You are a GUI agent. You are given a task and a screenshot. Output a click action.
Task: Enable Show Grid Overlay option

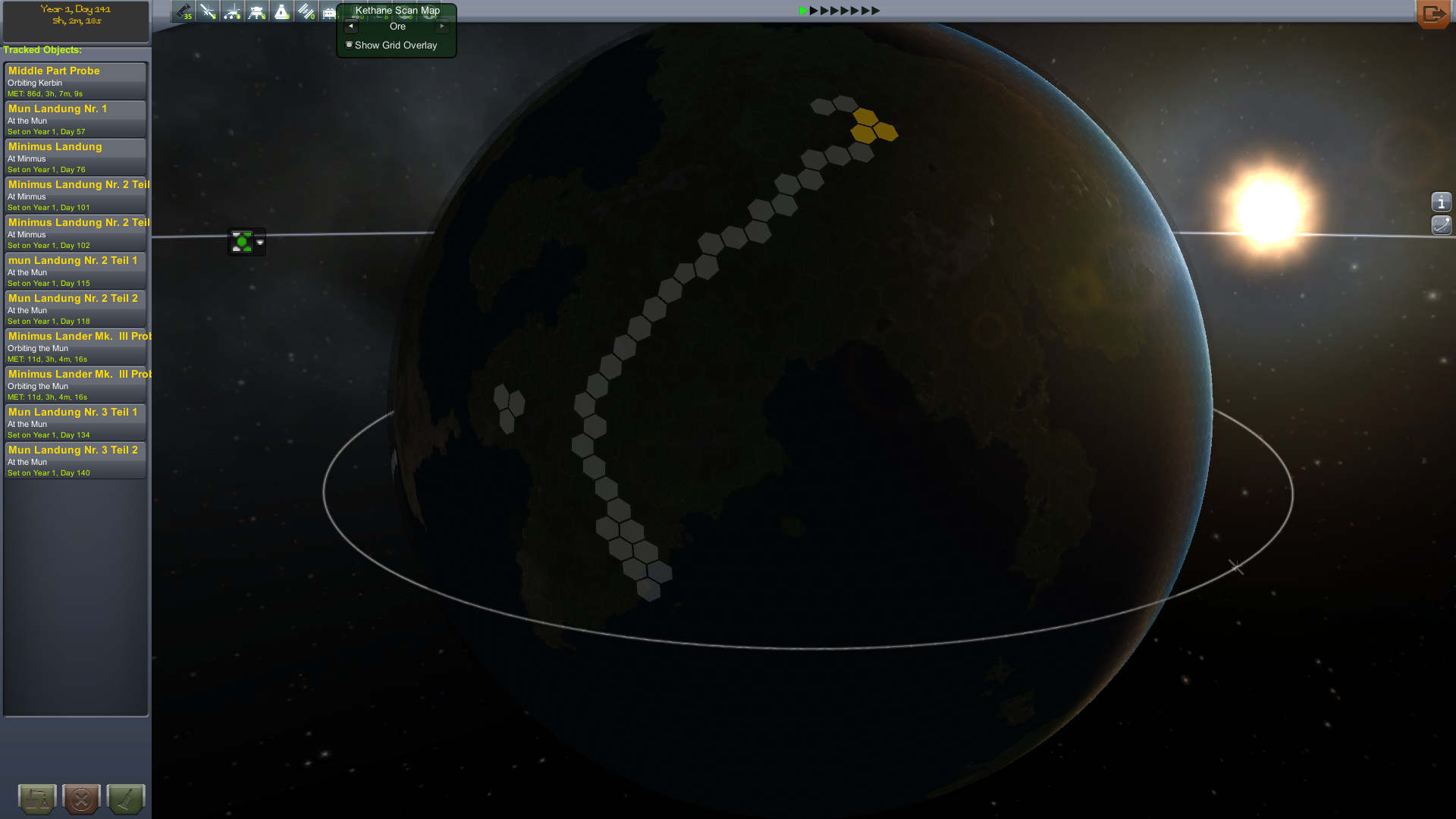coord(350,45)
